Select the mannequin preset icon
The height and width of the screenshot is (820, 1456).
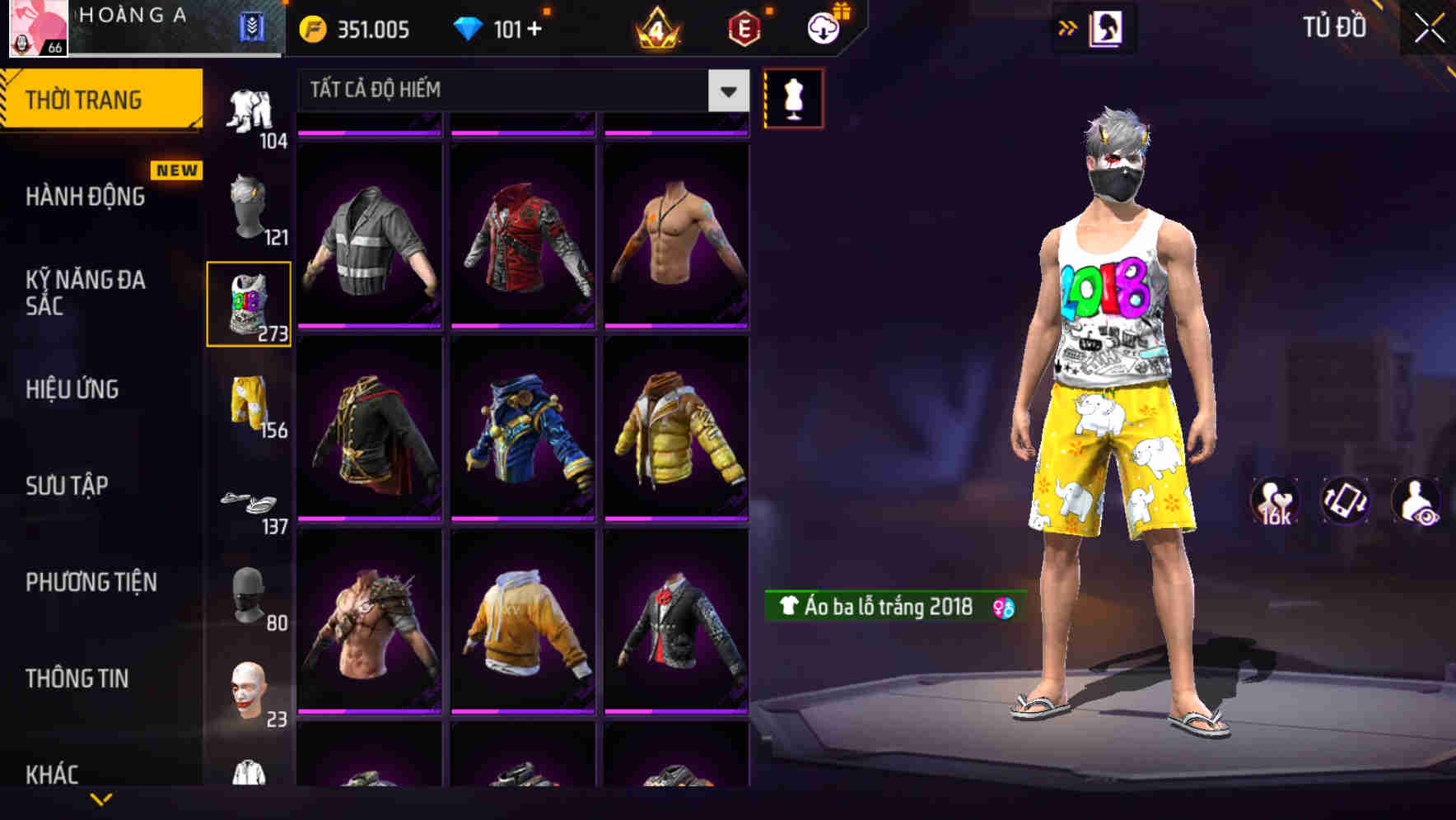click(x=793, y=98)
